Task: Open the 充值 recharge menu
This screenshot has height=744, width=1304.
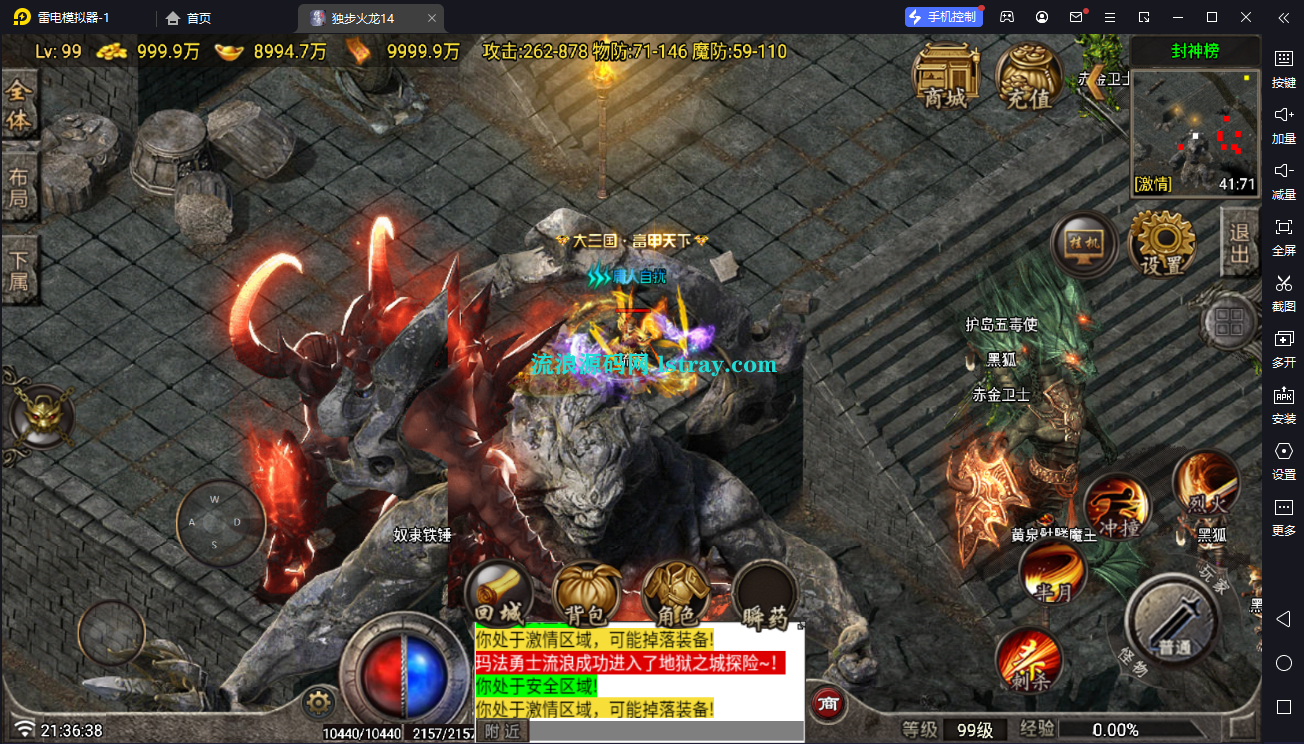Action: [x=1029, y=77]
